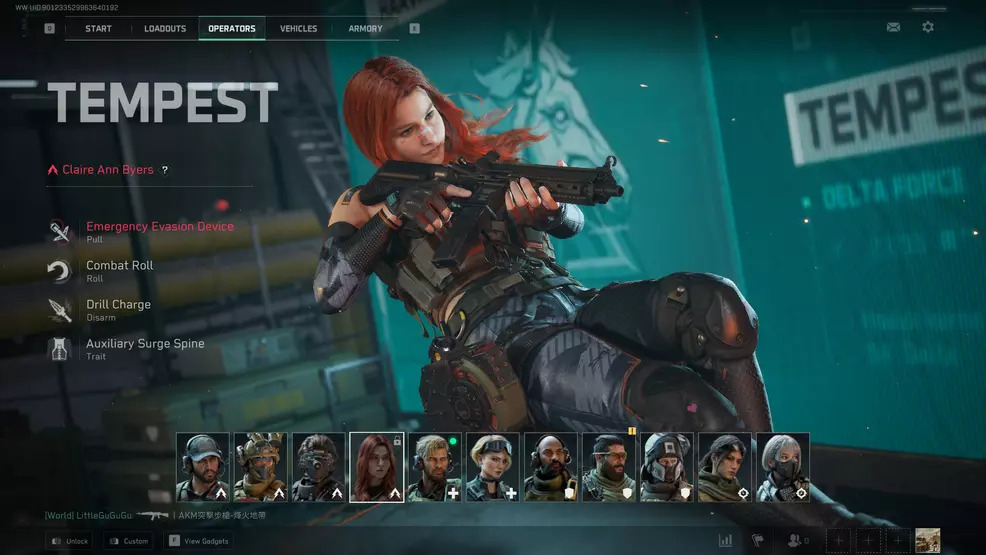986x555 pixels.
Task: Choose the blonde goggles medic operator portrait
Action: click(x=493, y=466)
